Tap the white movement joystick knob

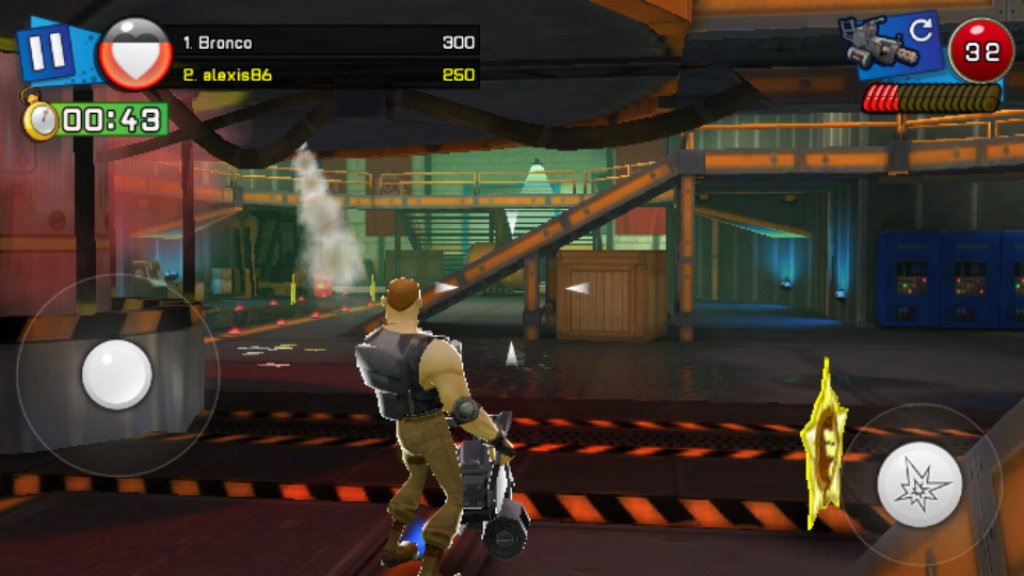(x=116, y=374)
